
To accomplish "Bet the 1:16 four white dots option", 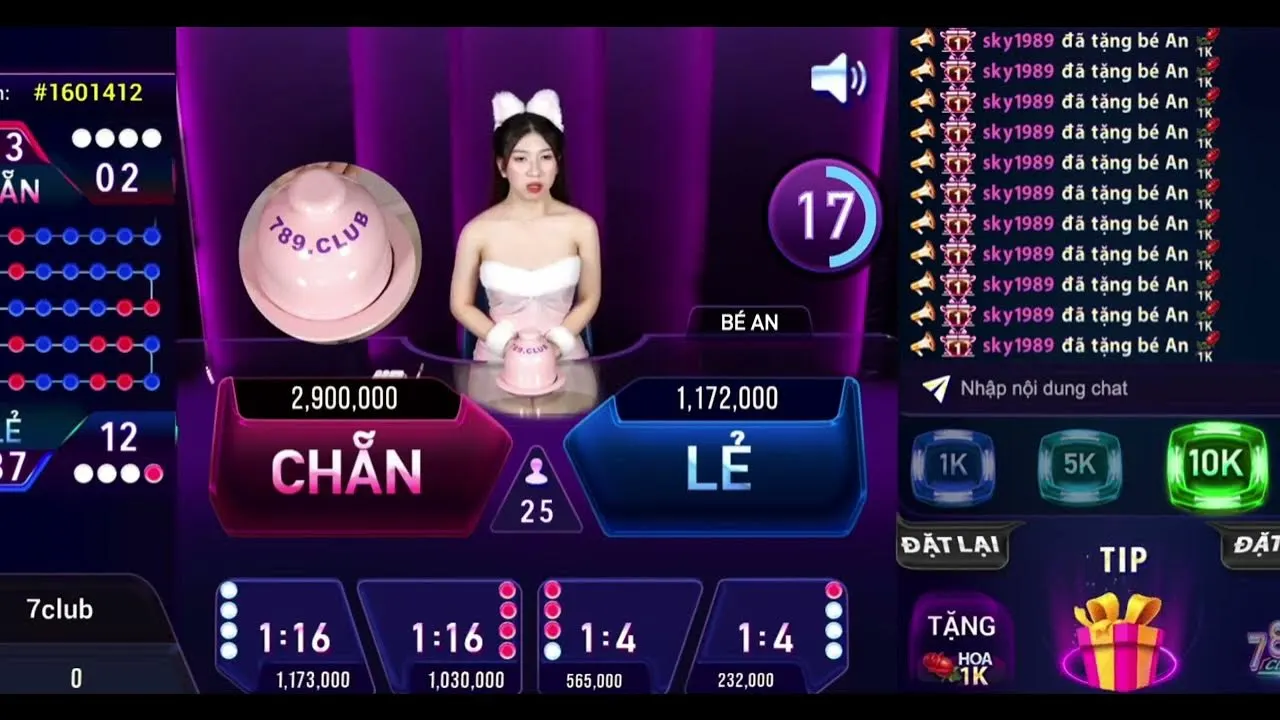I will coord(287,637).
